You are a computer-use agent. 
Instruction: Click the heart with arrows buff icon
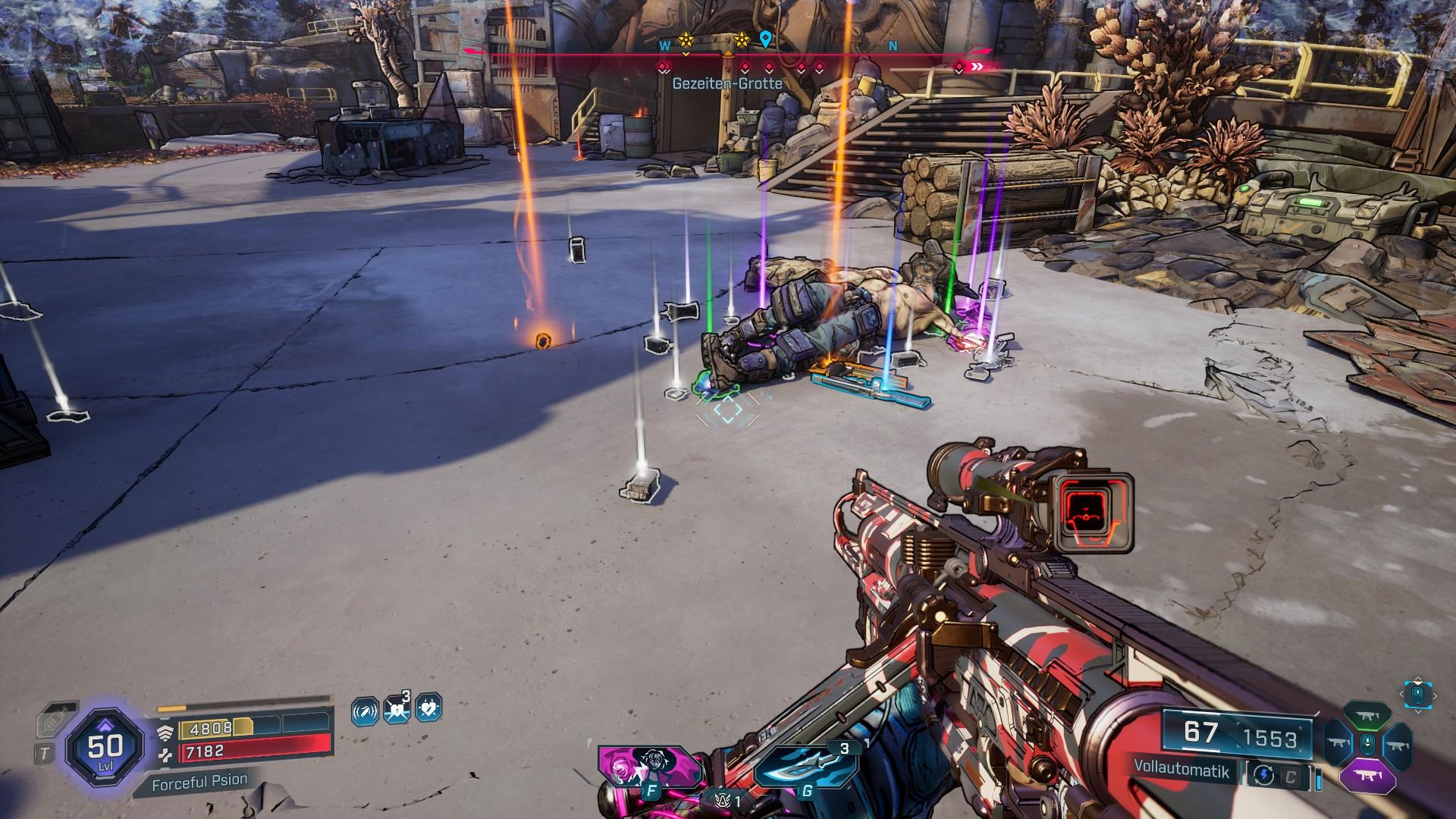coord(397,710)
